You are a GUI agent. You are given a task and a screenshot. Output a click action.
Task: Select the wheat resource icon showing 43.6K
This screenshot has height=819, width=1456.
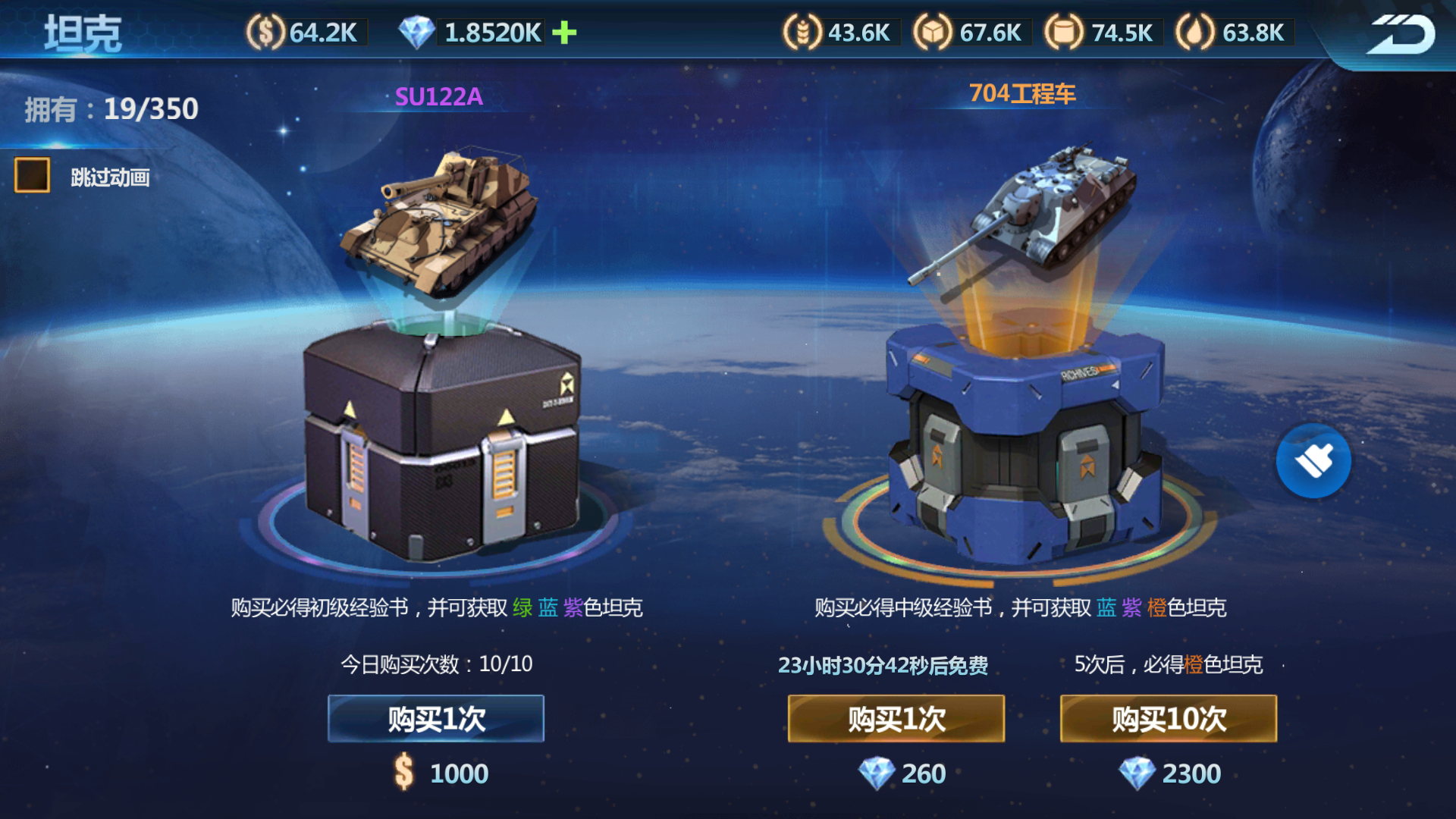click(x=800, y=32)
